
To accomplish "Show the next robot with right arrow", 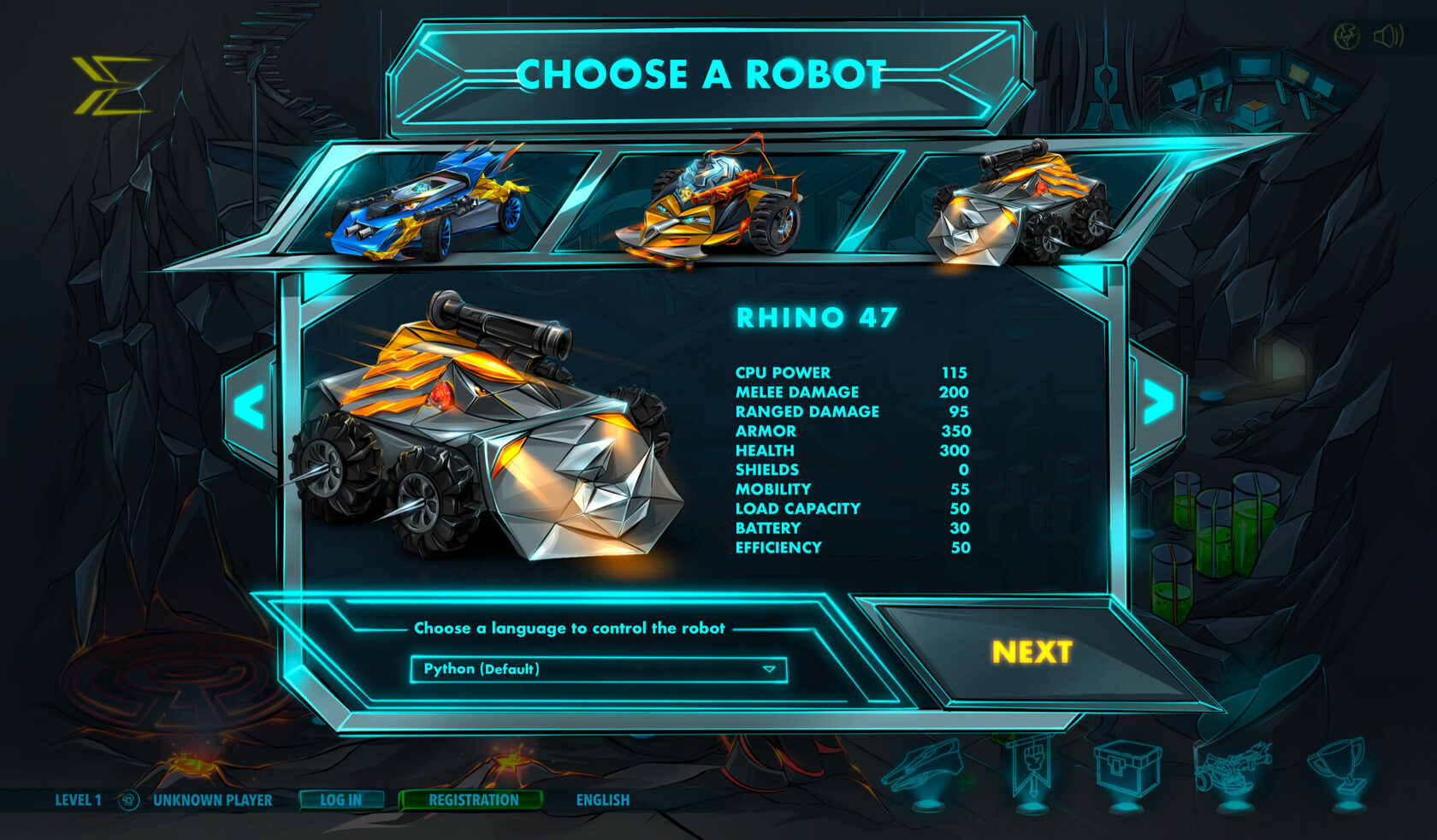I will click(1158, 402).
